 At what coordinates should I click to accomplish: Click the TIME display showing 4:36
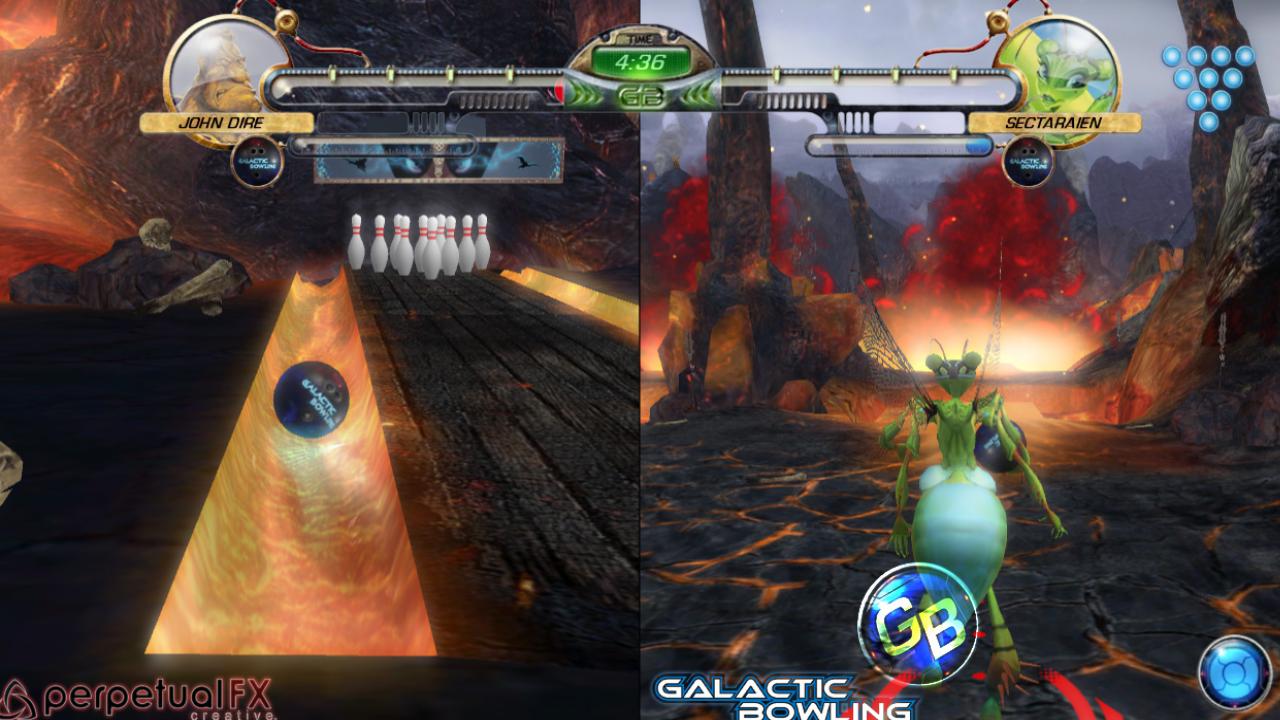click(x=641, y=62)
